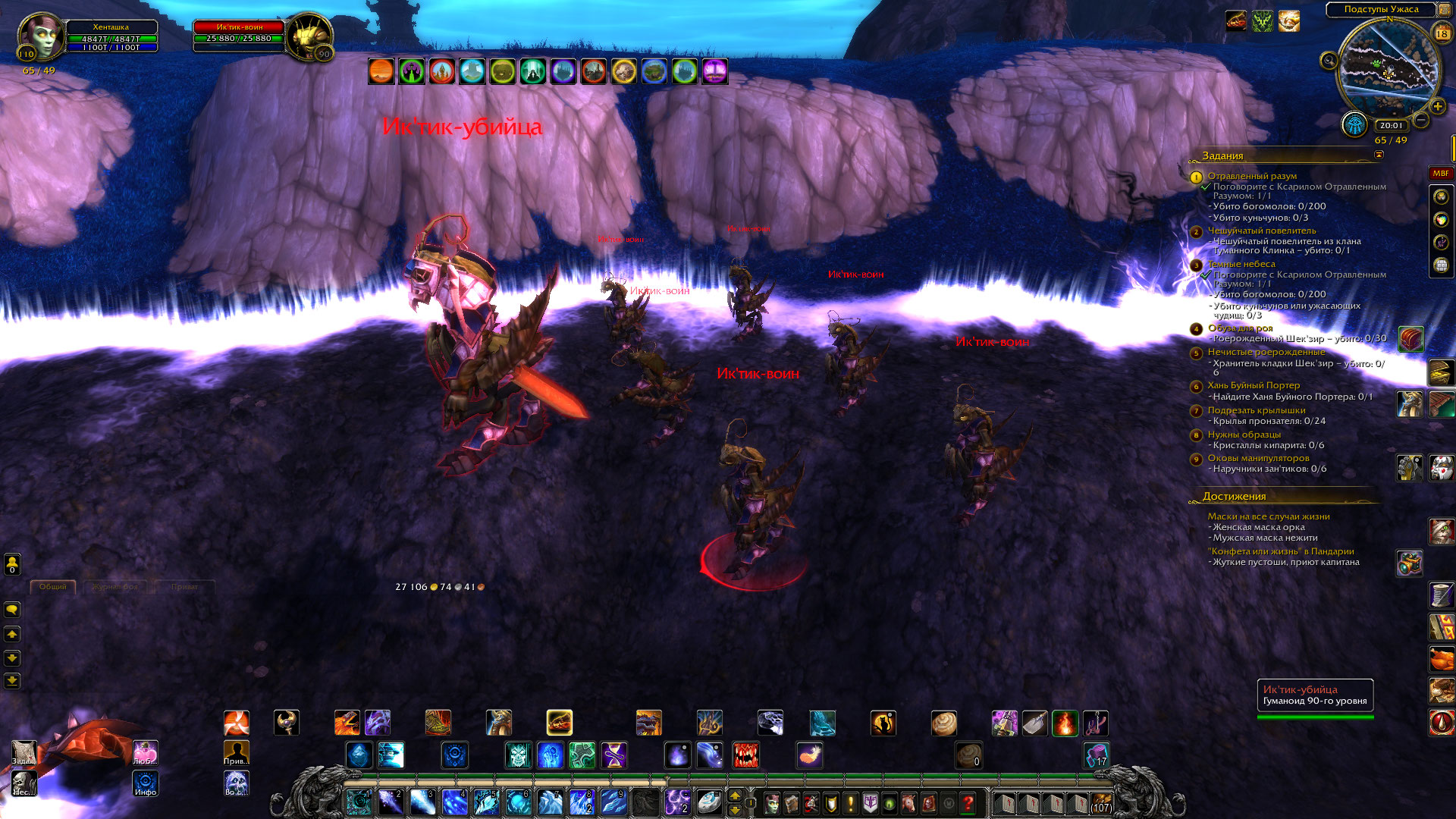
Task: Zoom out the minimap with minus button
Action: (1422, 120)
